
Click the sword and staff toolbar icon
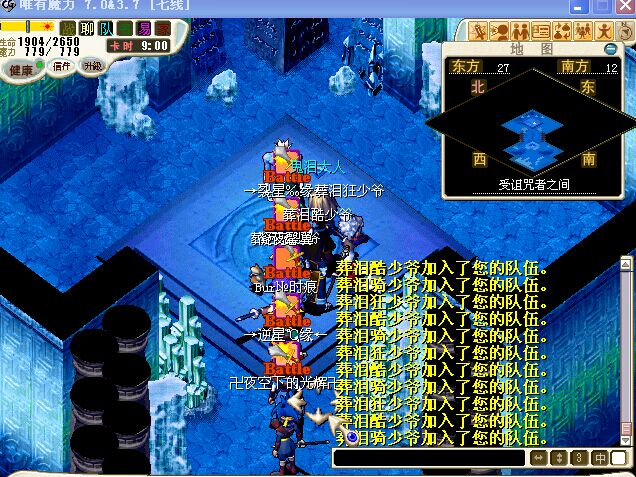478,30
